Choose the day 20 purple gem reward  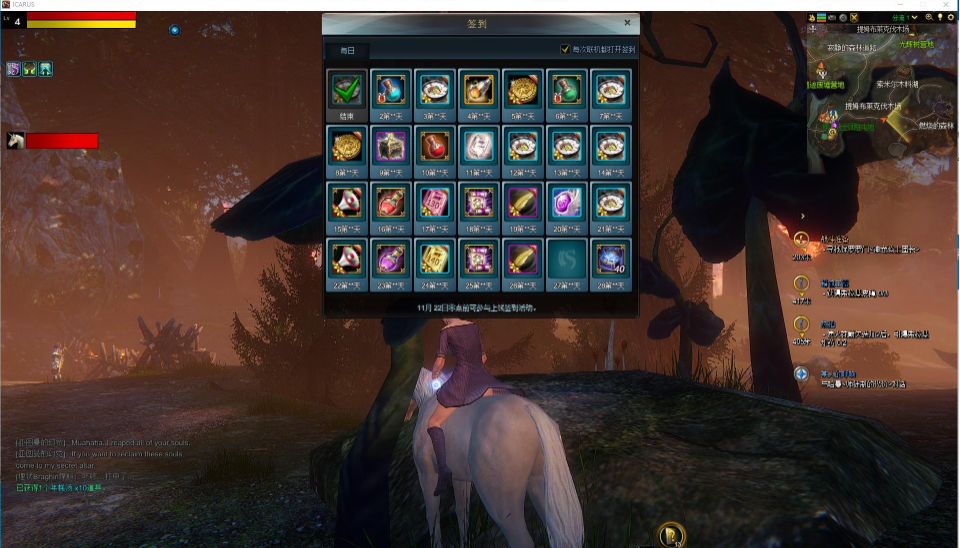567,202
